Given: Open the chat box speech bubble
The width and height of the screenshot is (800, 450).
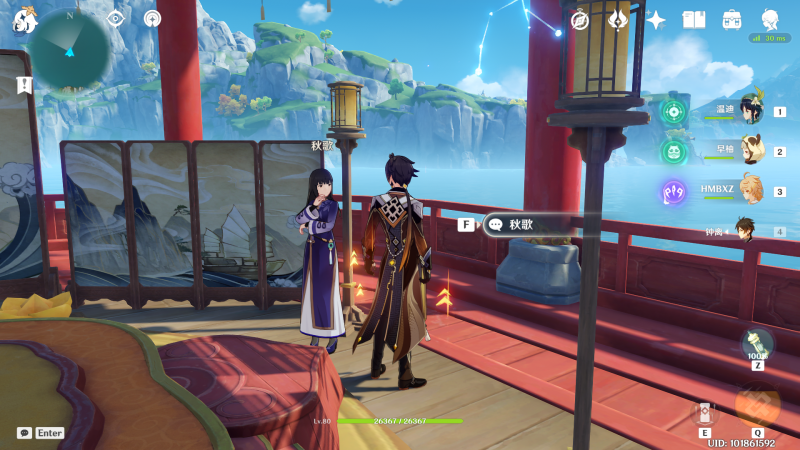Looking at the screenshot, I should coord(24,433).
